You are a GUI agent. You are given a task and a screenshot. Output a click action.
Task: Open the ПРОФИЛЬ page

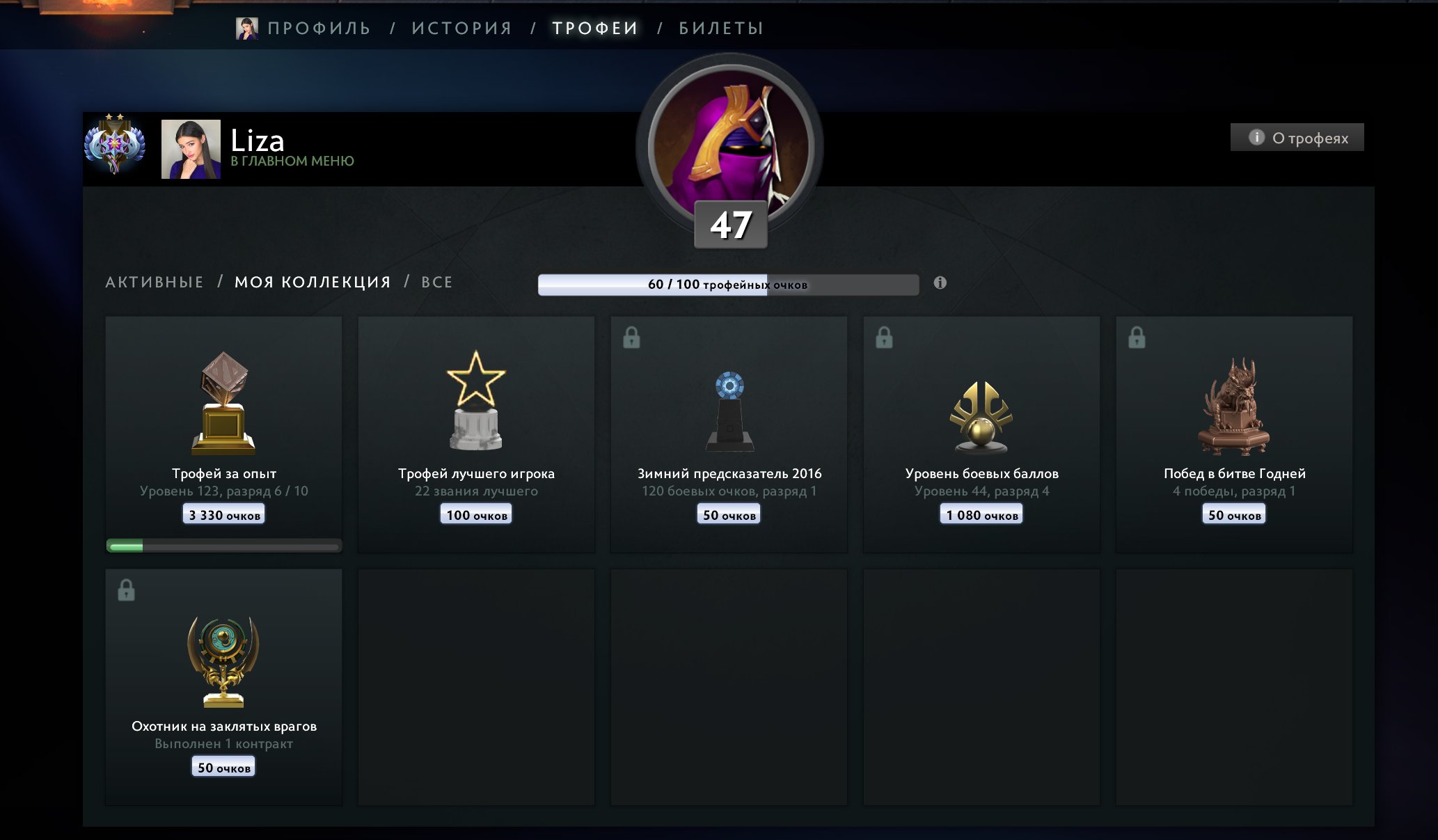319,28
